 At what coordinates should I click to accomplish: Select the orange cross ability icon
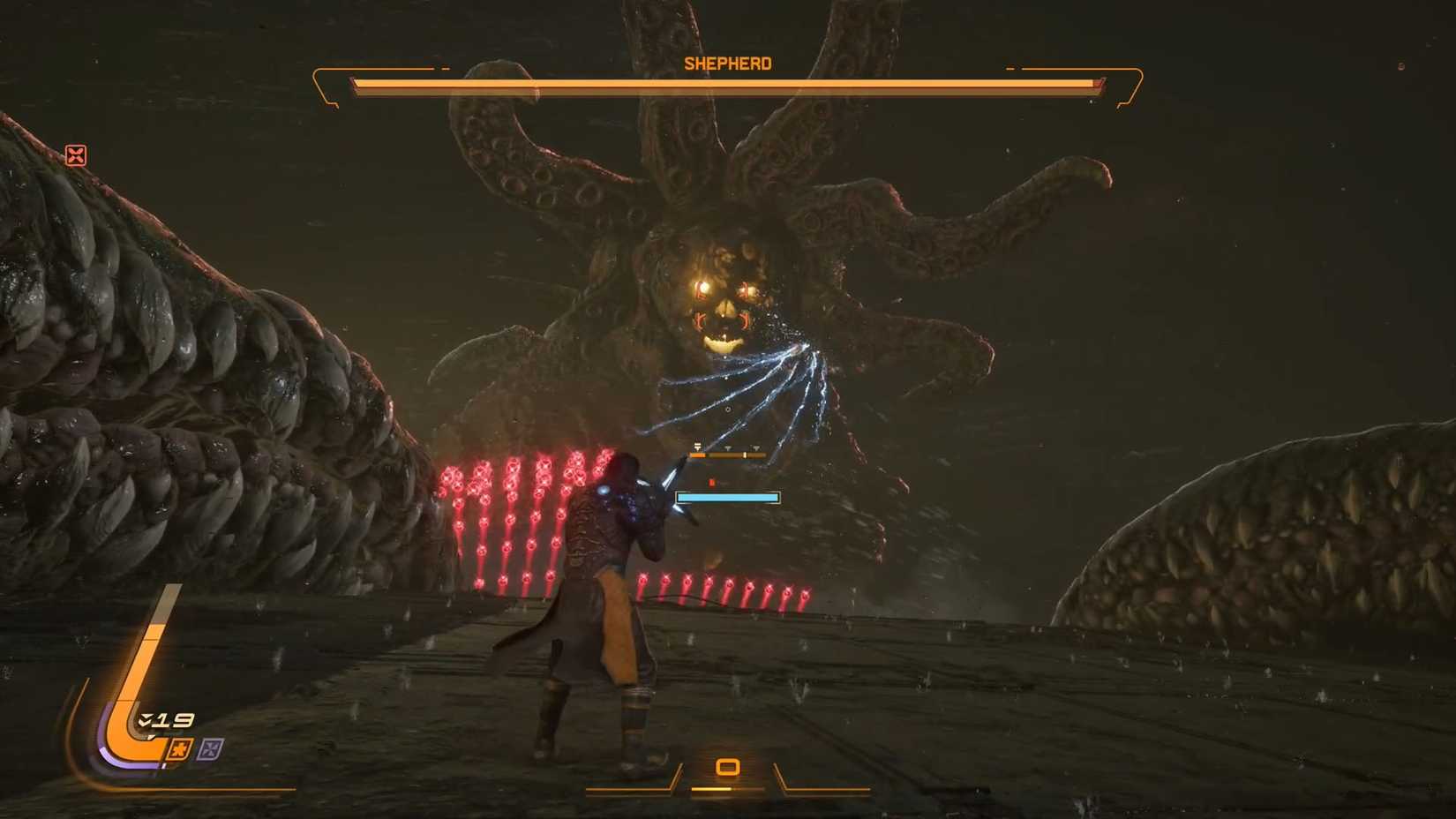click(x=180, y=748)
